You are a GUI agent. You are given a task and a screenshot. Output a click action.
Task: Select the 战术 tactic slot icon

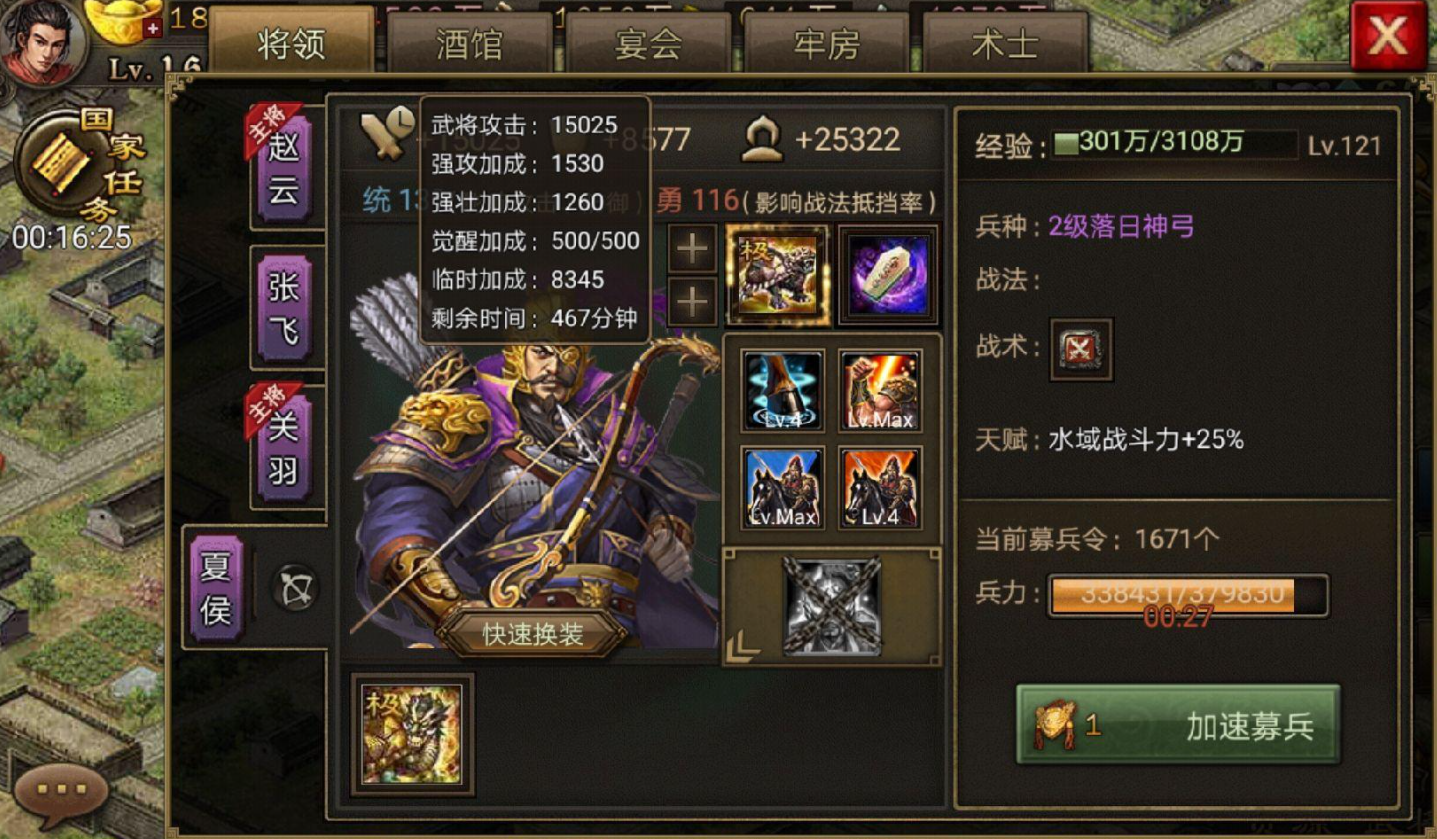1083,349
